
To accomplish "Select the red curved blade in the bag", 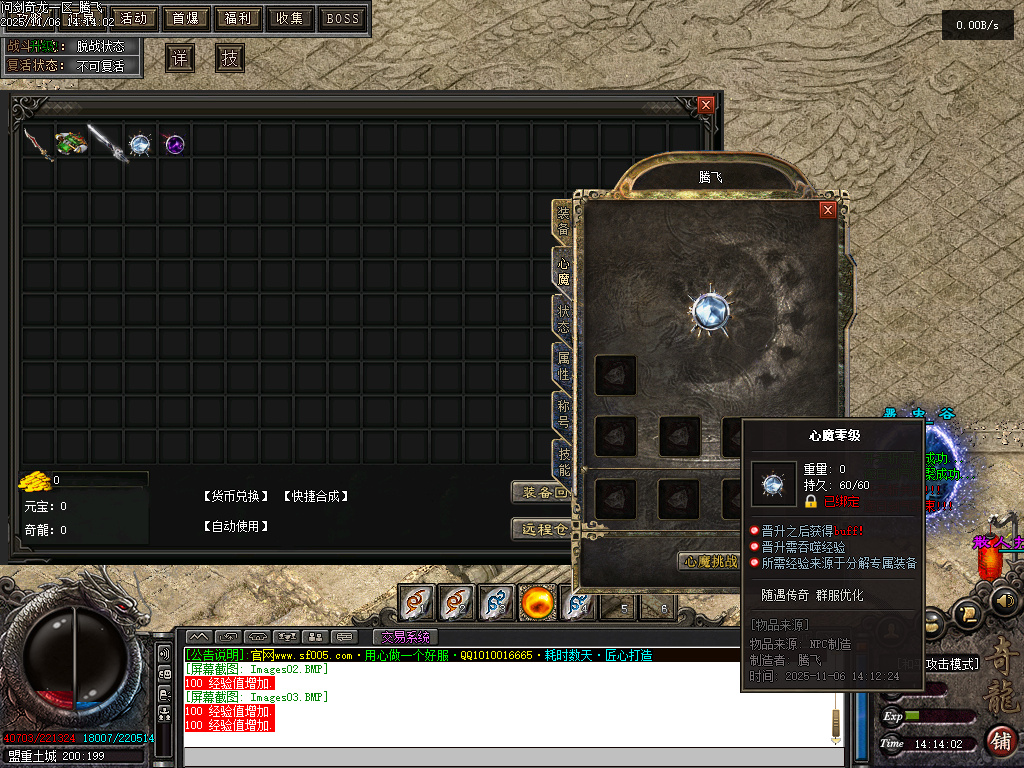I will coord(39,144).
